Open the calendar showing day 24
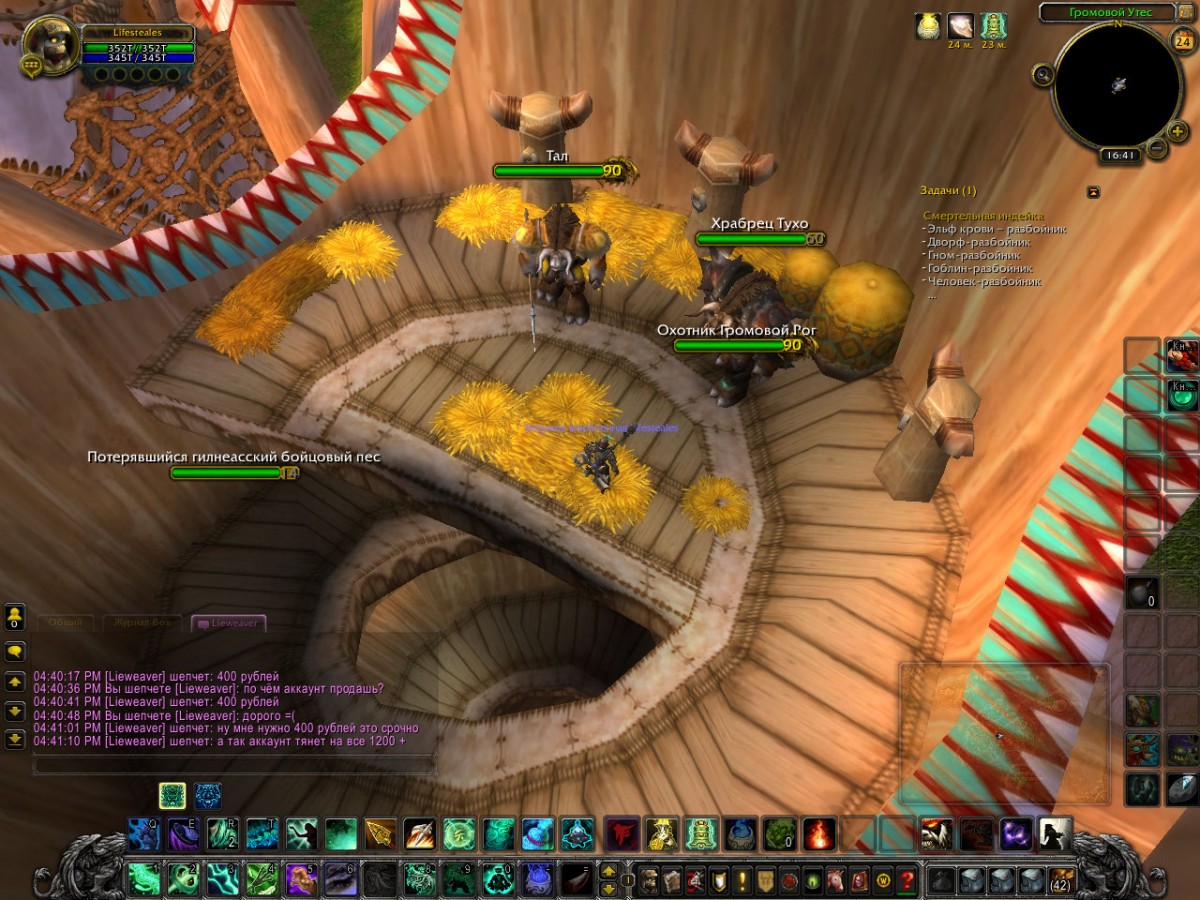This screenshot has width=1200, height=900. coord(1181,41)
